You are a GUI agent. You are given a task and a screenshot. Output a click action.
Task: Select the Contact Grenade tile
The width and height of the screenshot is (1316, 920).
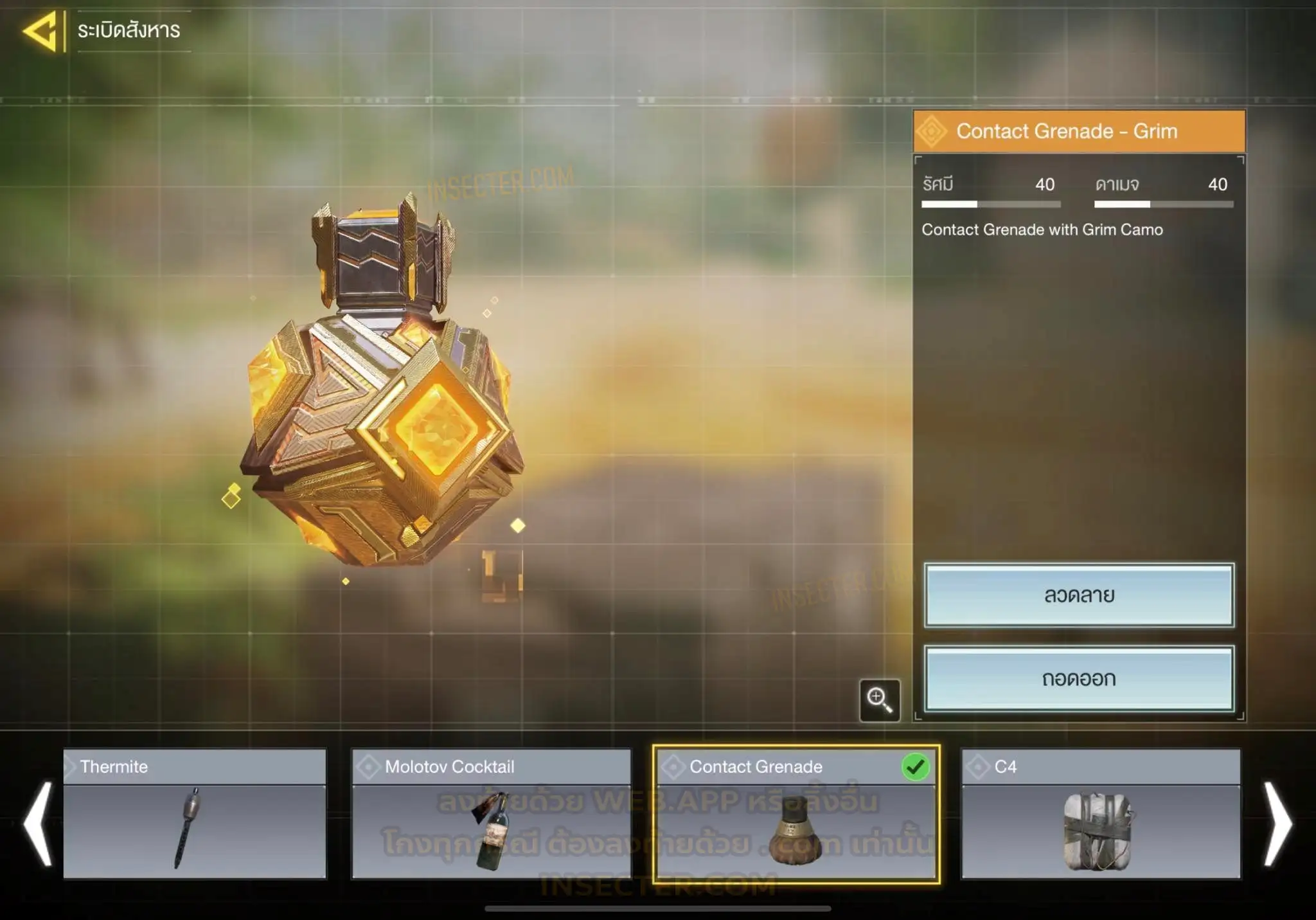[796, 814]
